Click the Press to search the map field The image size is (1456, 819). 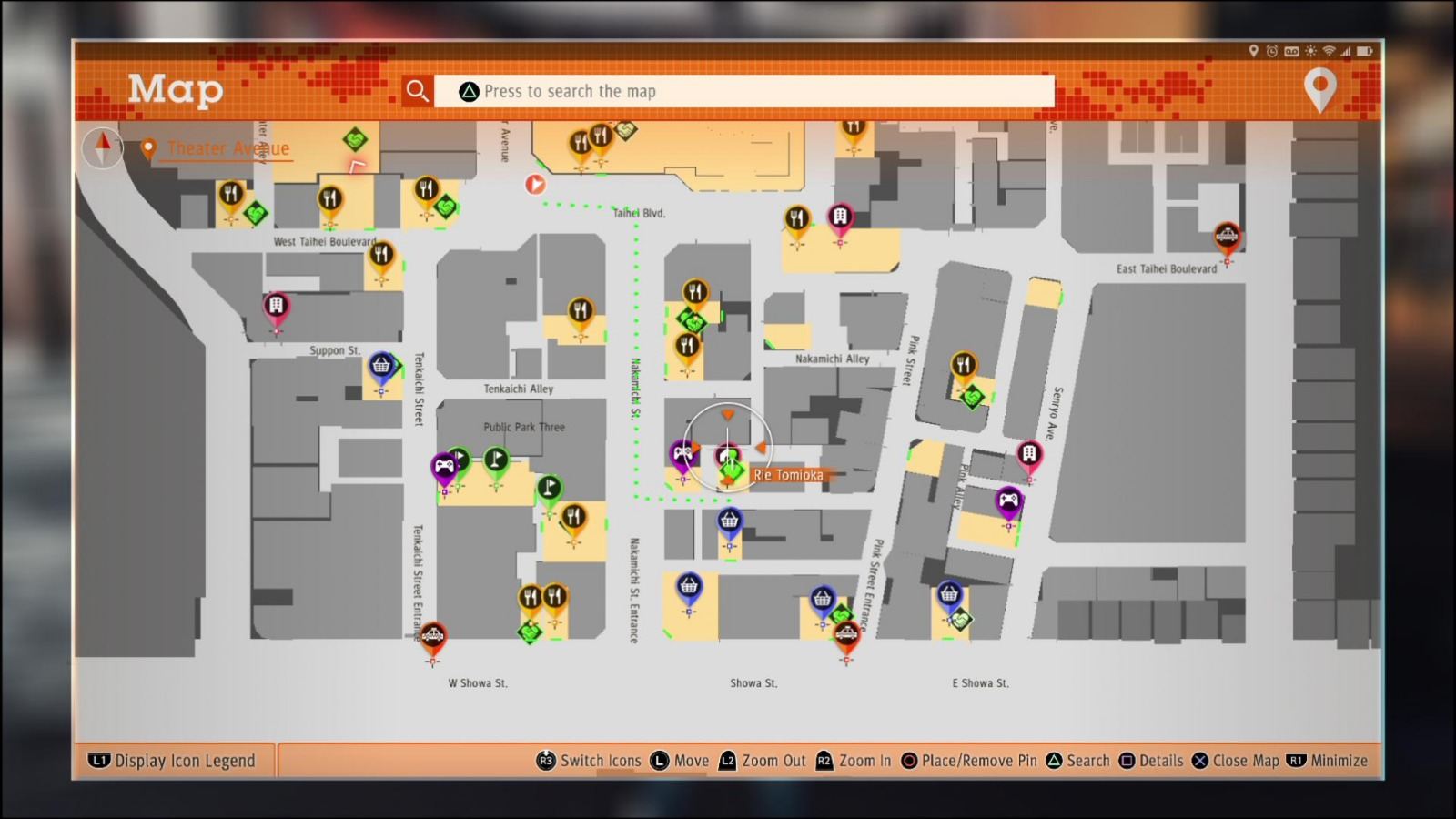tap(744, 91)
